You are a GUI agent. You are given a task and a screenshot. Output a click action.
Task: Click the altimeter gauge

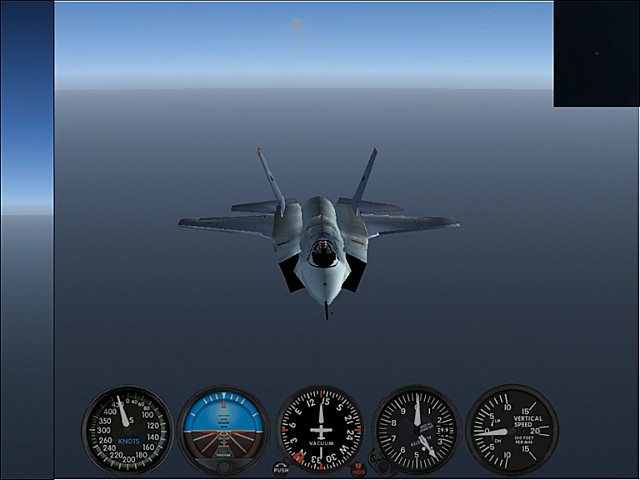tap(416, 429)
